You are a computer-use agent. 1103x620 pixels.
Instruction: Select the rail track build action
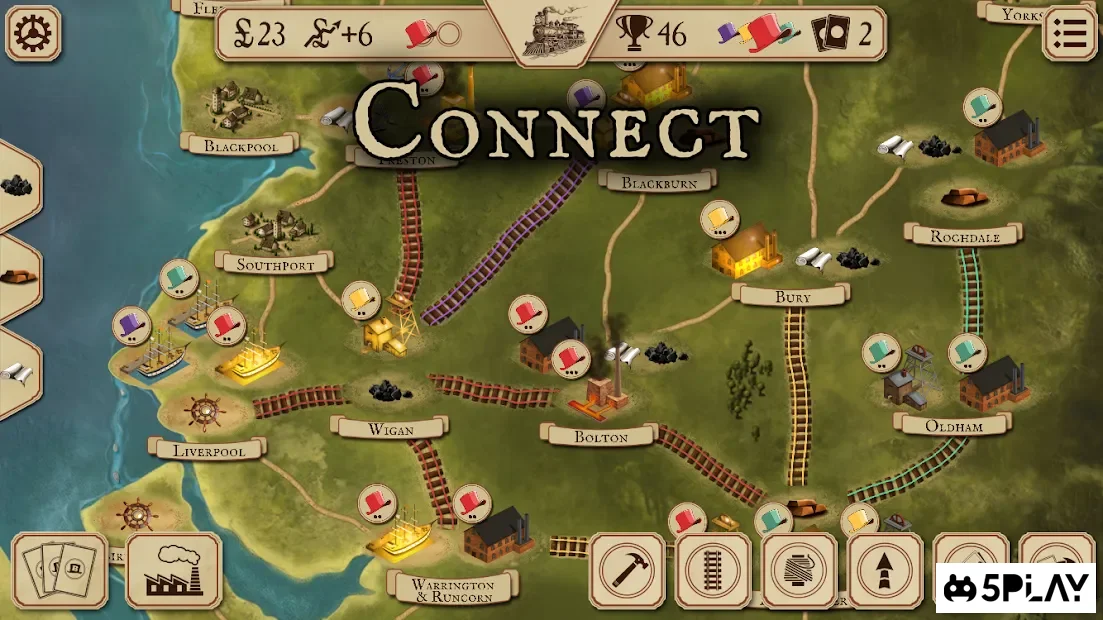point(713,570)
